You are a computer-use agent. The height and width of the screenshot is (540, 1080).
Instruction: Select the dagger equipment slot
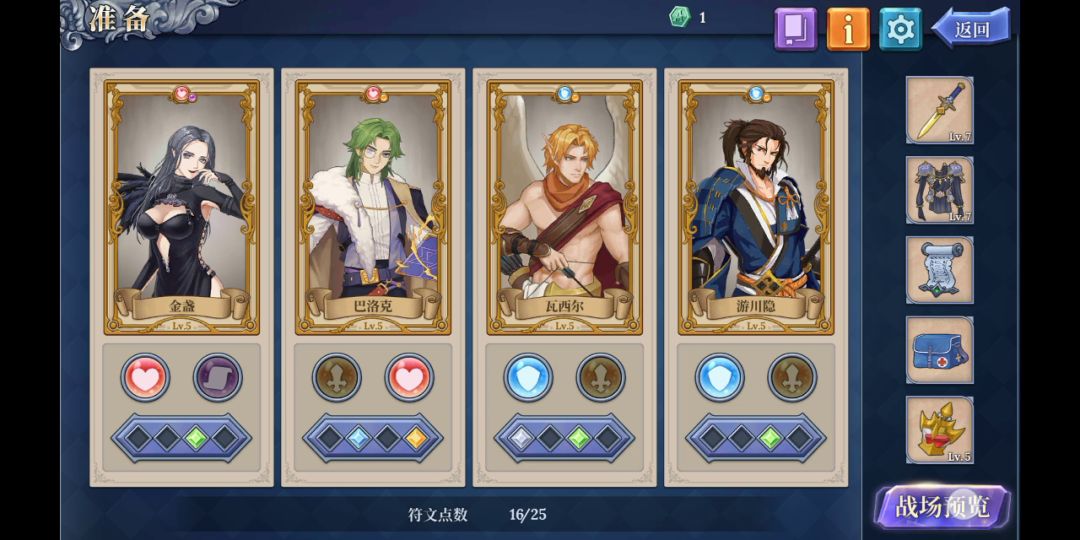940,110
